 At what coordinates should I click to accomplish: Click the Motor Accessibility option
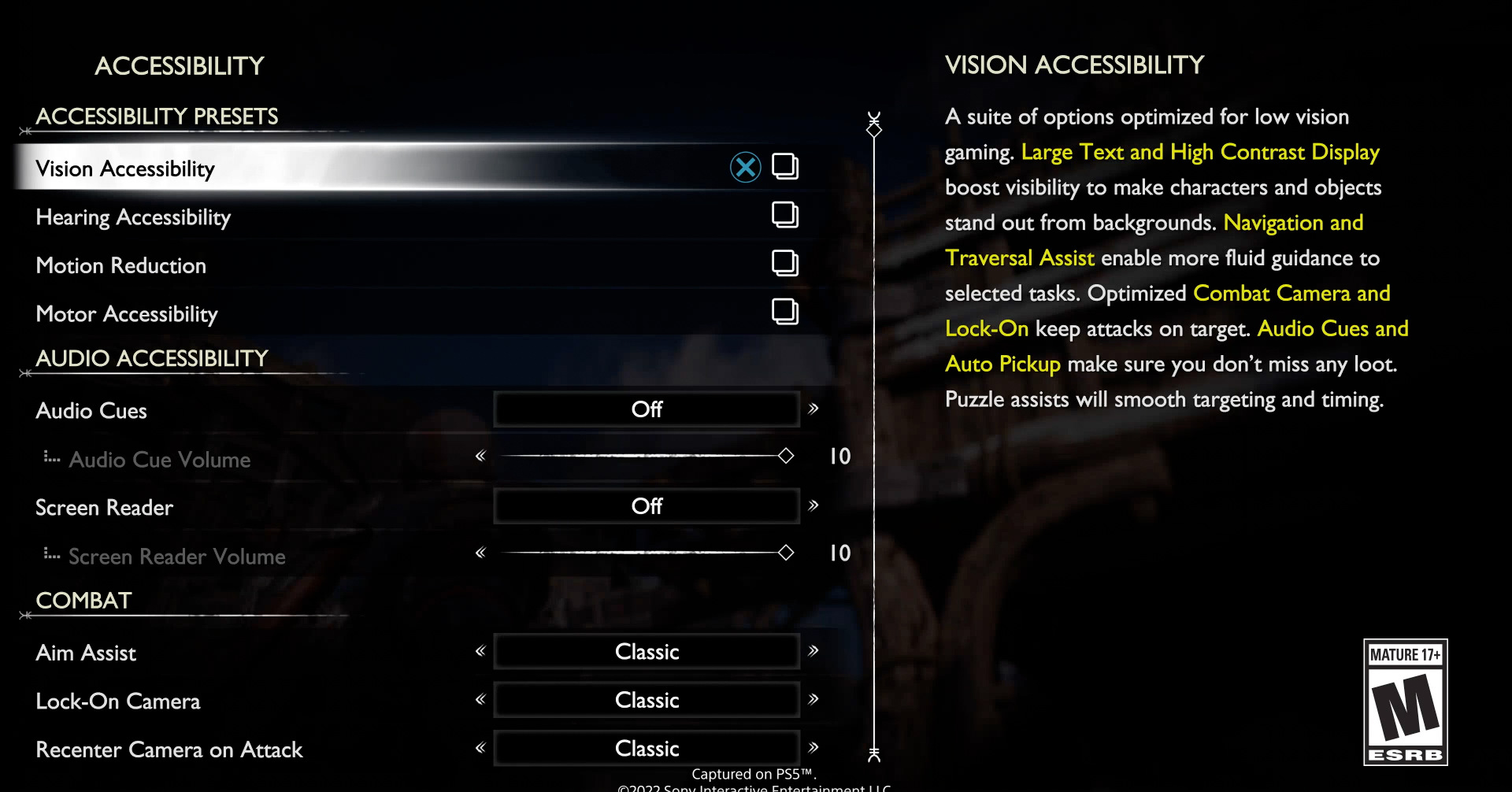(126, 313)
